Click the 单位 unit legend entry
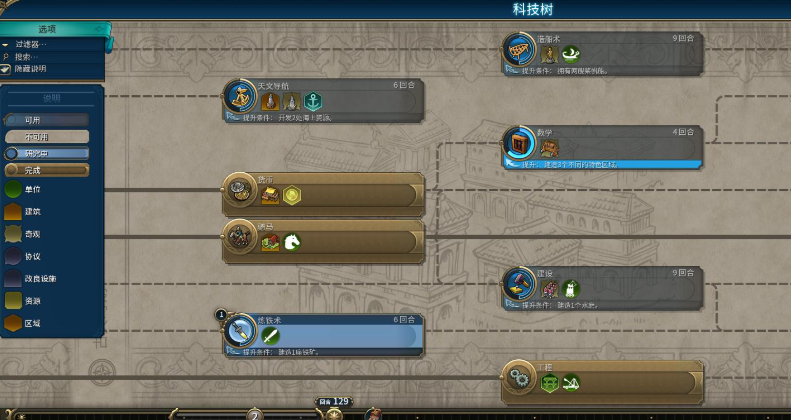791x420 pixels. click(x=33, y=189)
